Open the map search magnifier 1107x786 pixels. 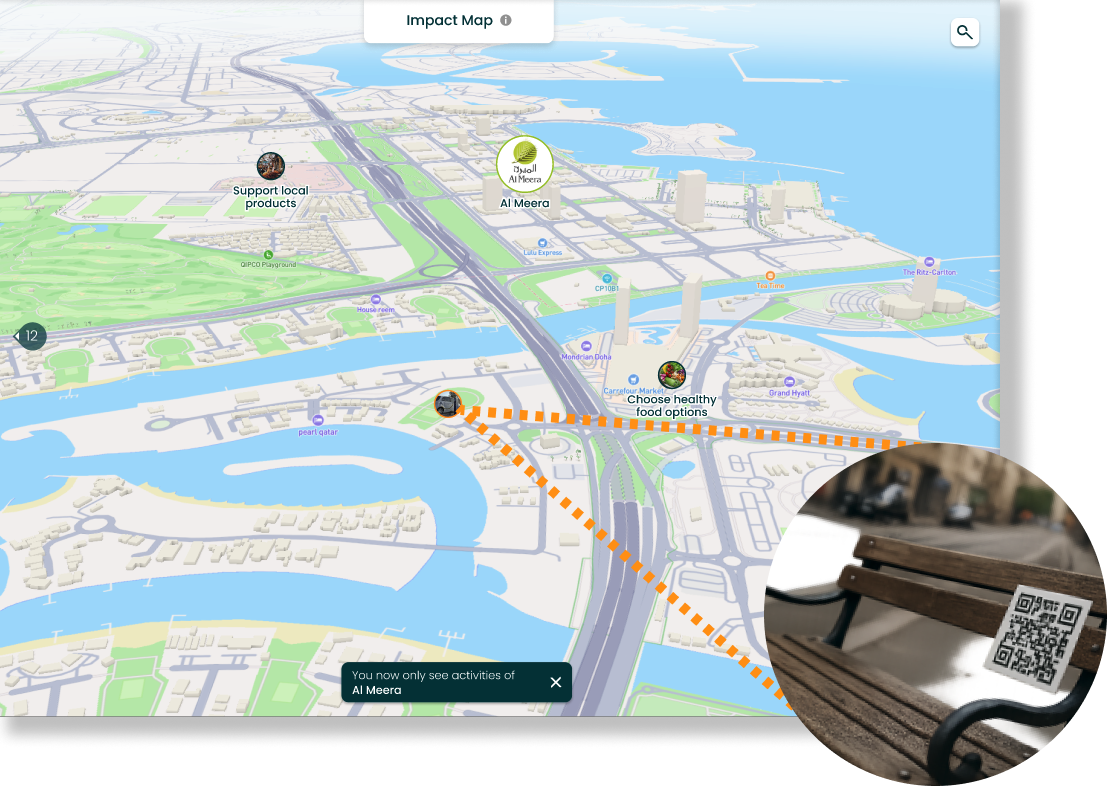[x=964, y=33]
